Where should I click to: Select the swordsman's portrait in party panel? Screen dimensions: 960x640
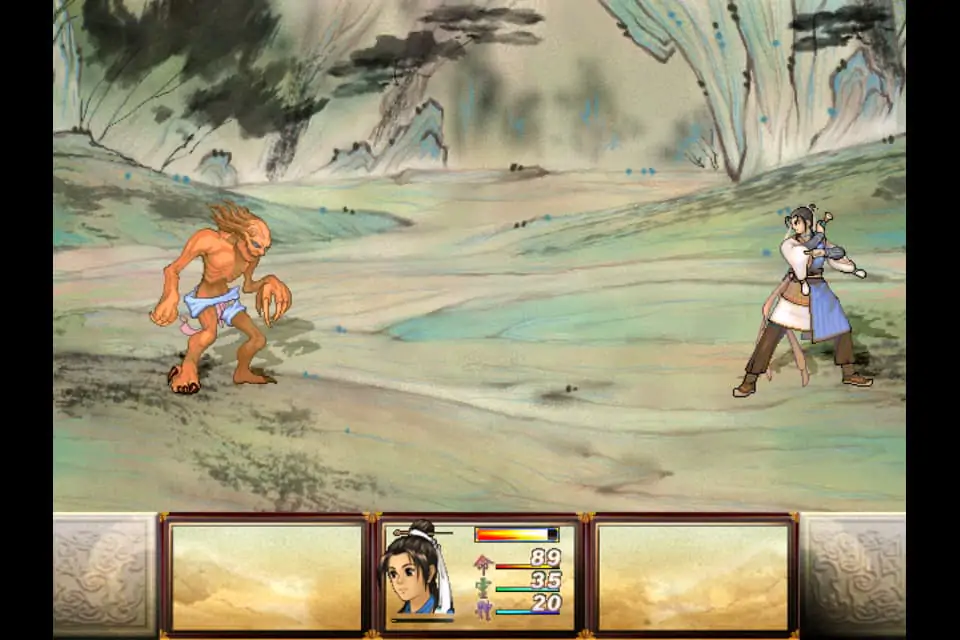coord(415,573)
